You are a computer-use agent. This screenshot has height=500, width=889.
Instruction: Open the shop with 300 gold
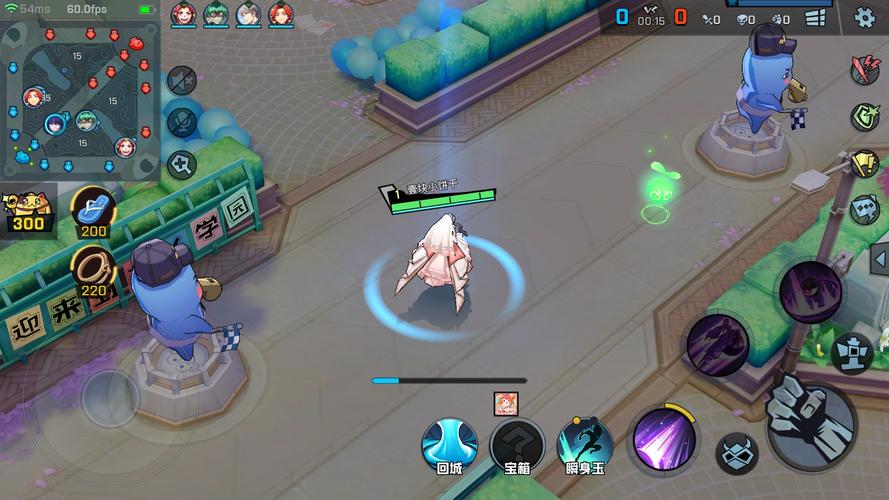(x=28, y=210)
